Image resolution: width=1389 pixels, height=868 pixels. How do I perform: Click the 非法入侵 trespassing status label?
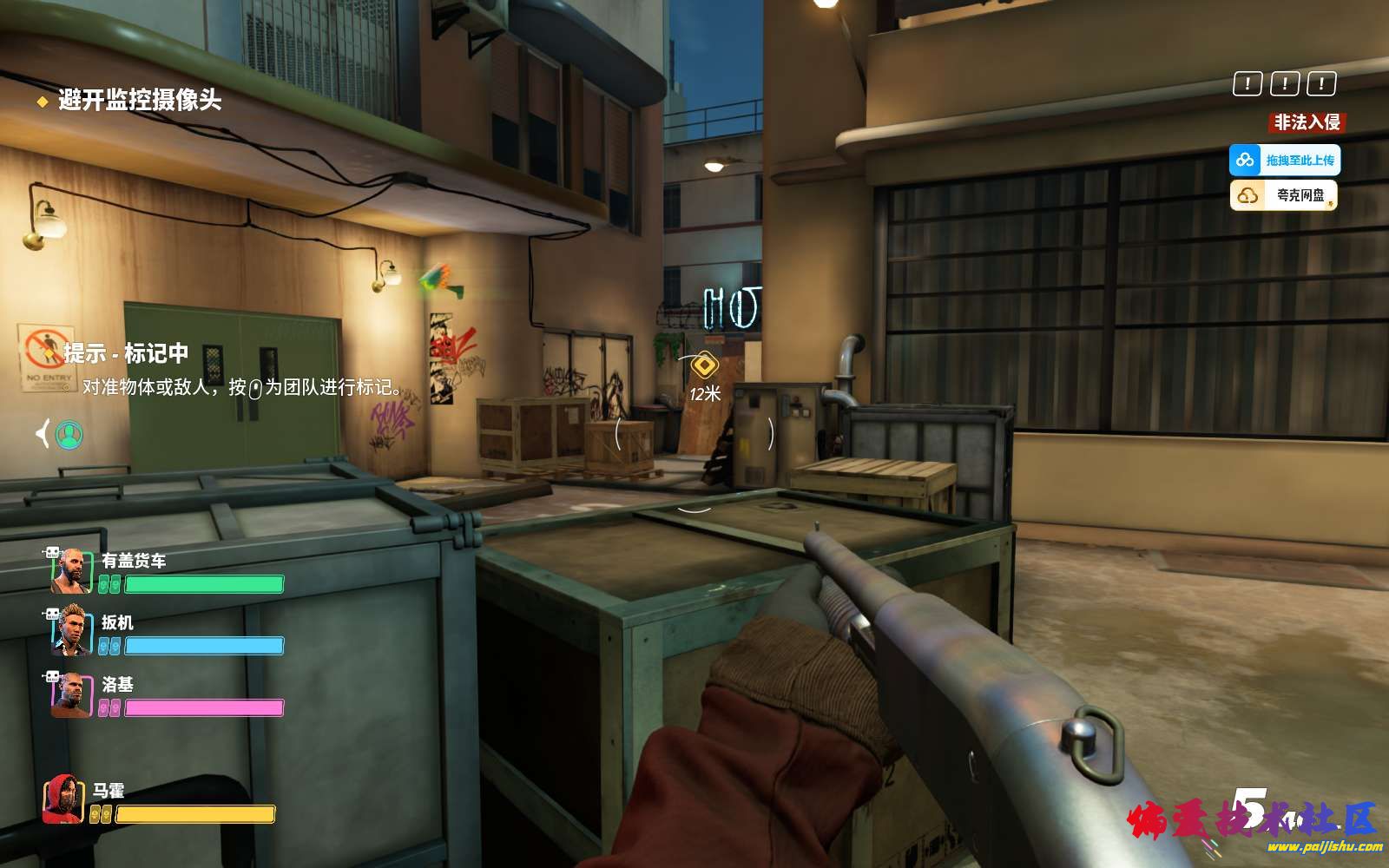1307,122
